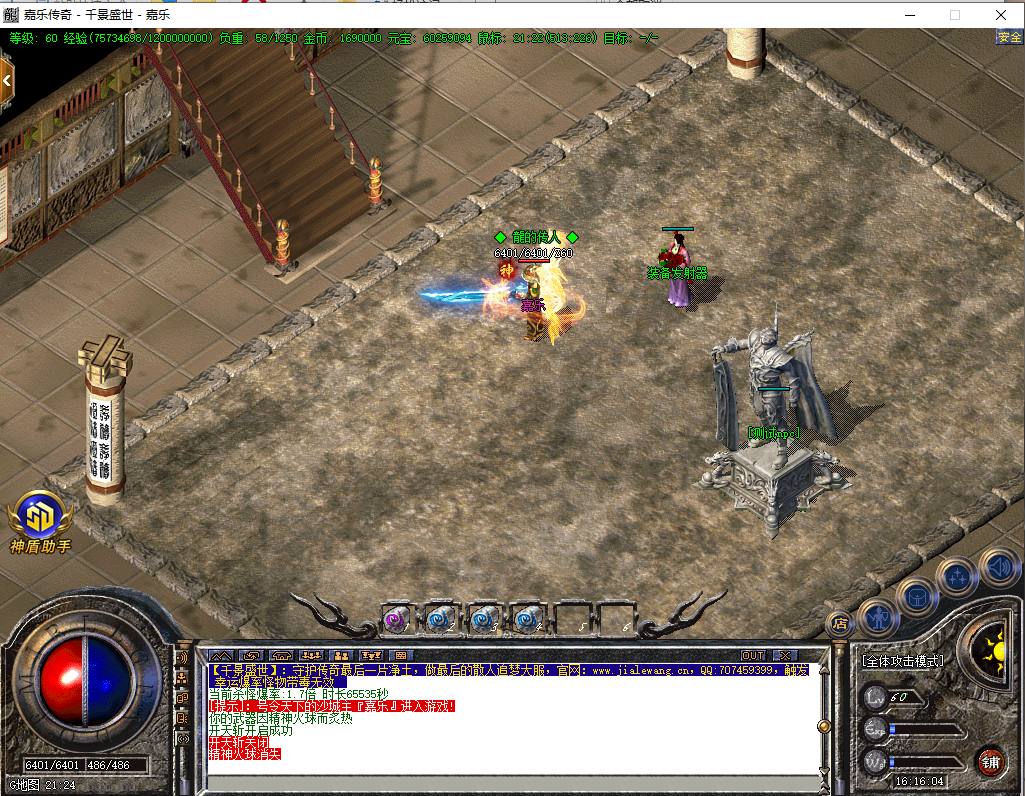Open the skills sparkle icon

pos(958,577)
